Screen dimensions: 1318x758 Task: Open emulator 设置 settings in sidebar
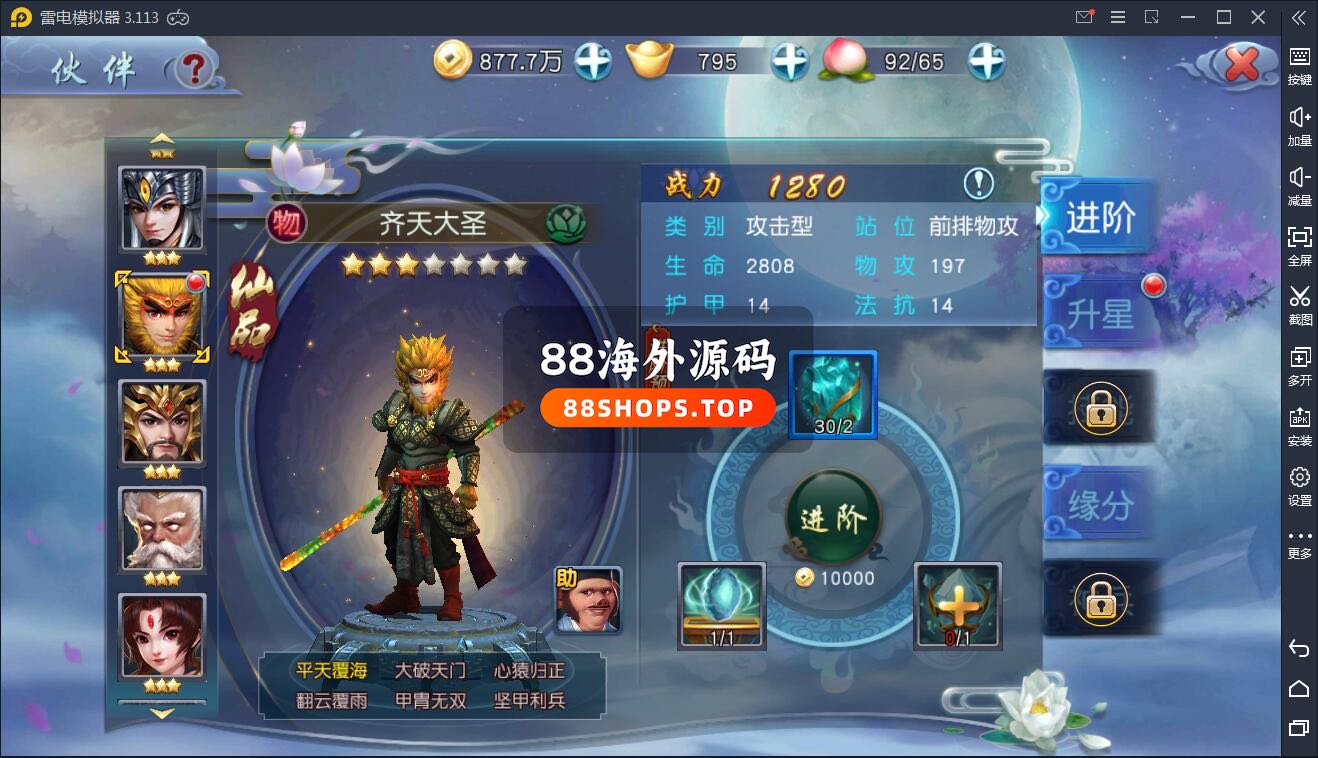(1299, 486)
